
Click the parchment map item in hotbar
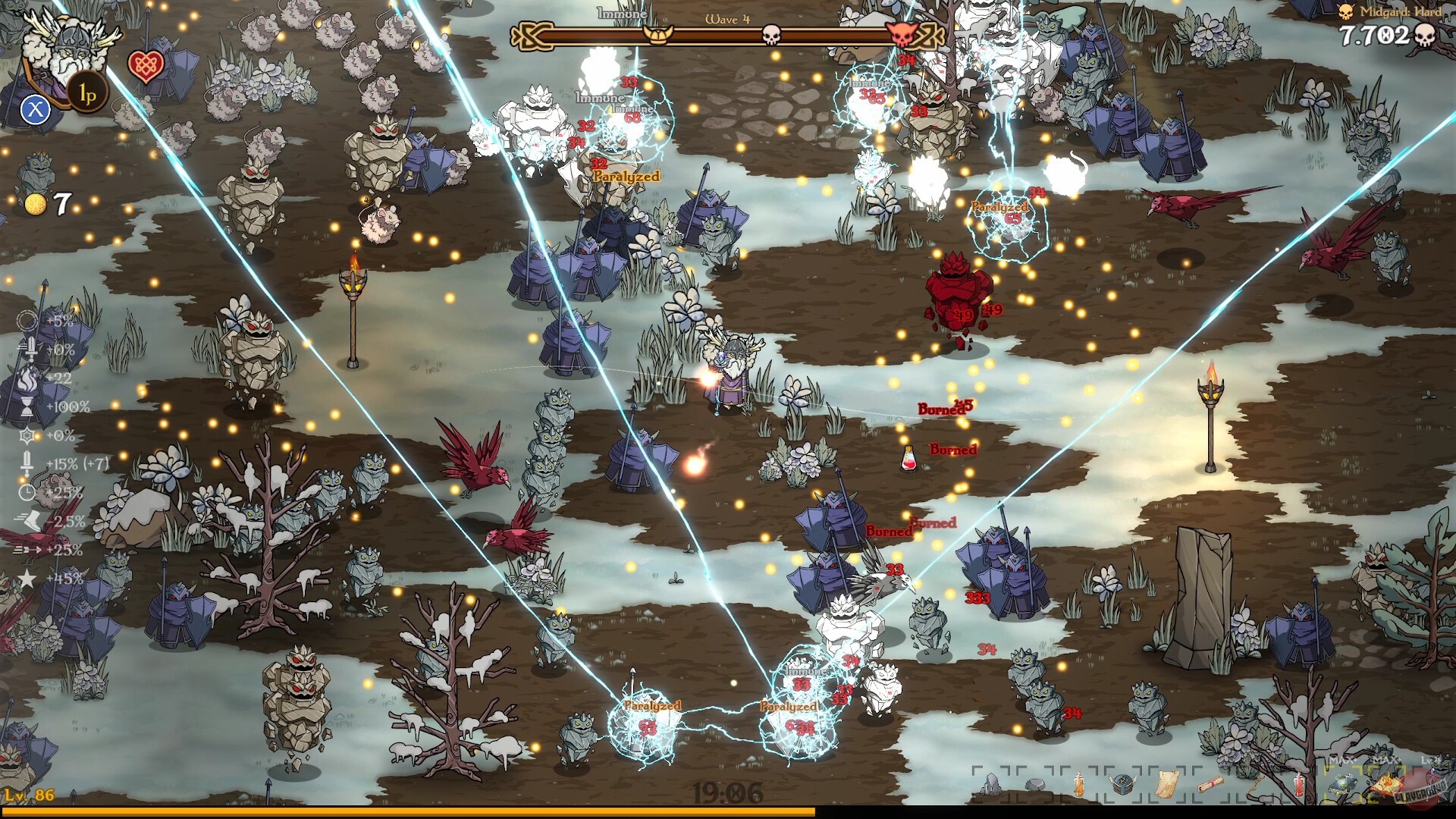pos(1166,785)
